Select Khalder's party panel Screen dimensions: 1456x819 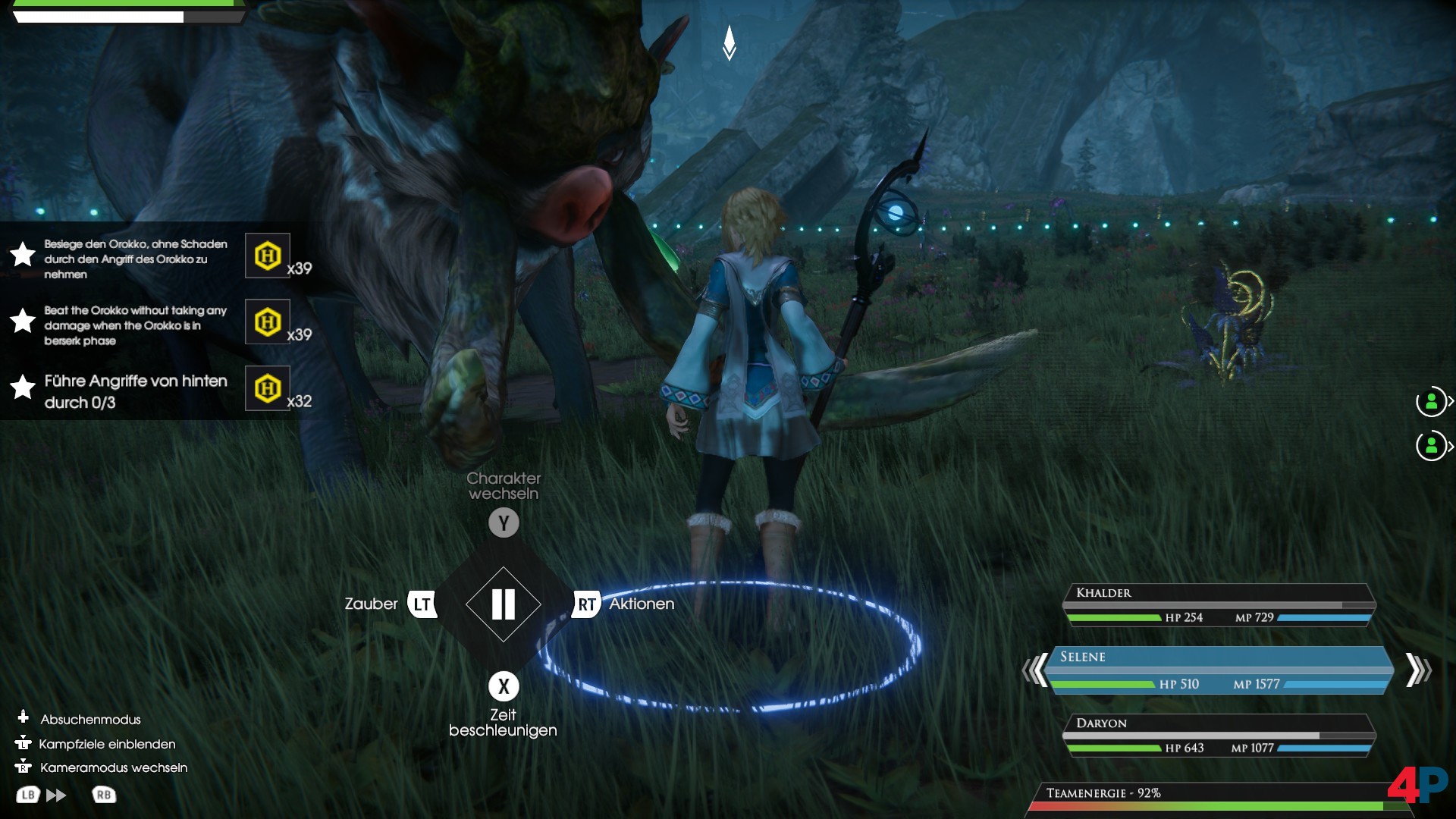[1219, 604]
